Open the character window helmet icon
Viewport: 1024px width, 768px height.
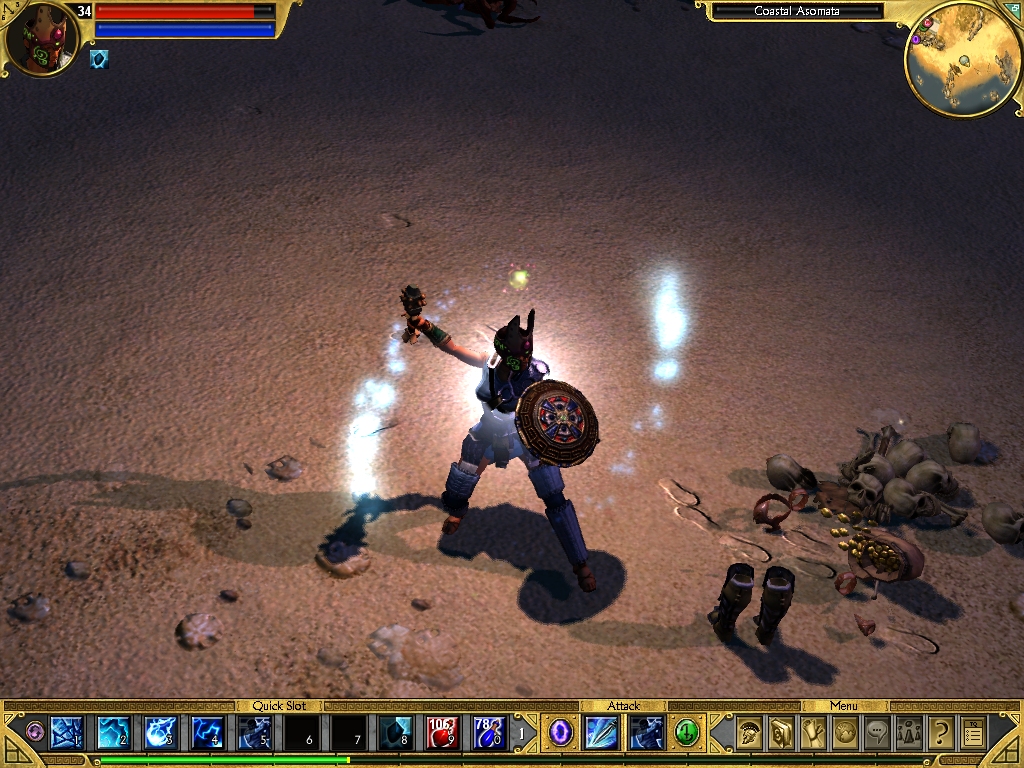750,734
